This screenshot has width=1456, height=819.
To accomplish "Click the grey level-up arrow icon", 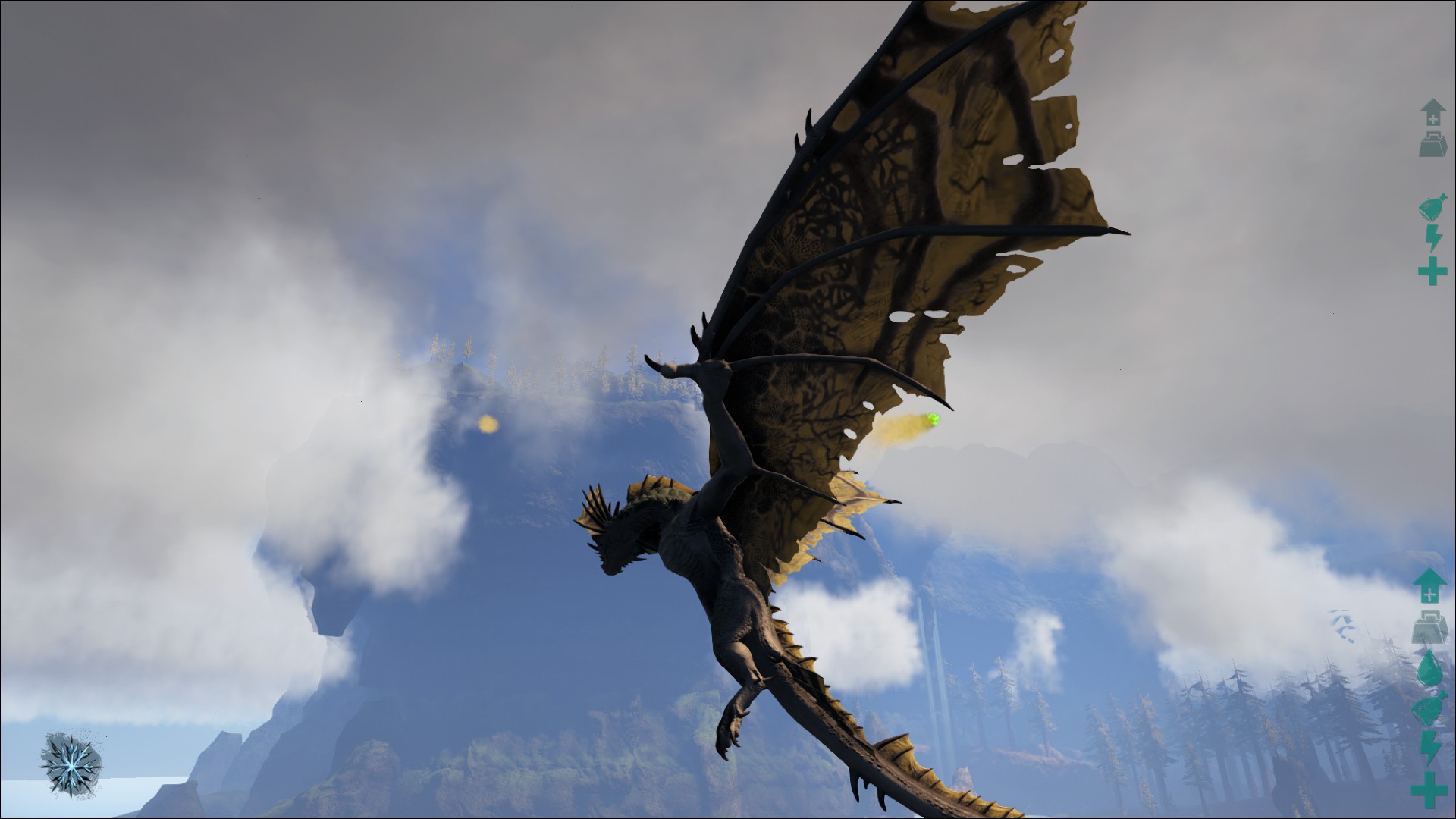I will pos(1433,112).
